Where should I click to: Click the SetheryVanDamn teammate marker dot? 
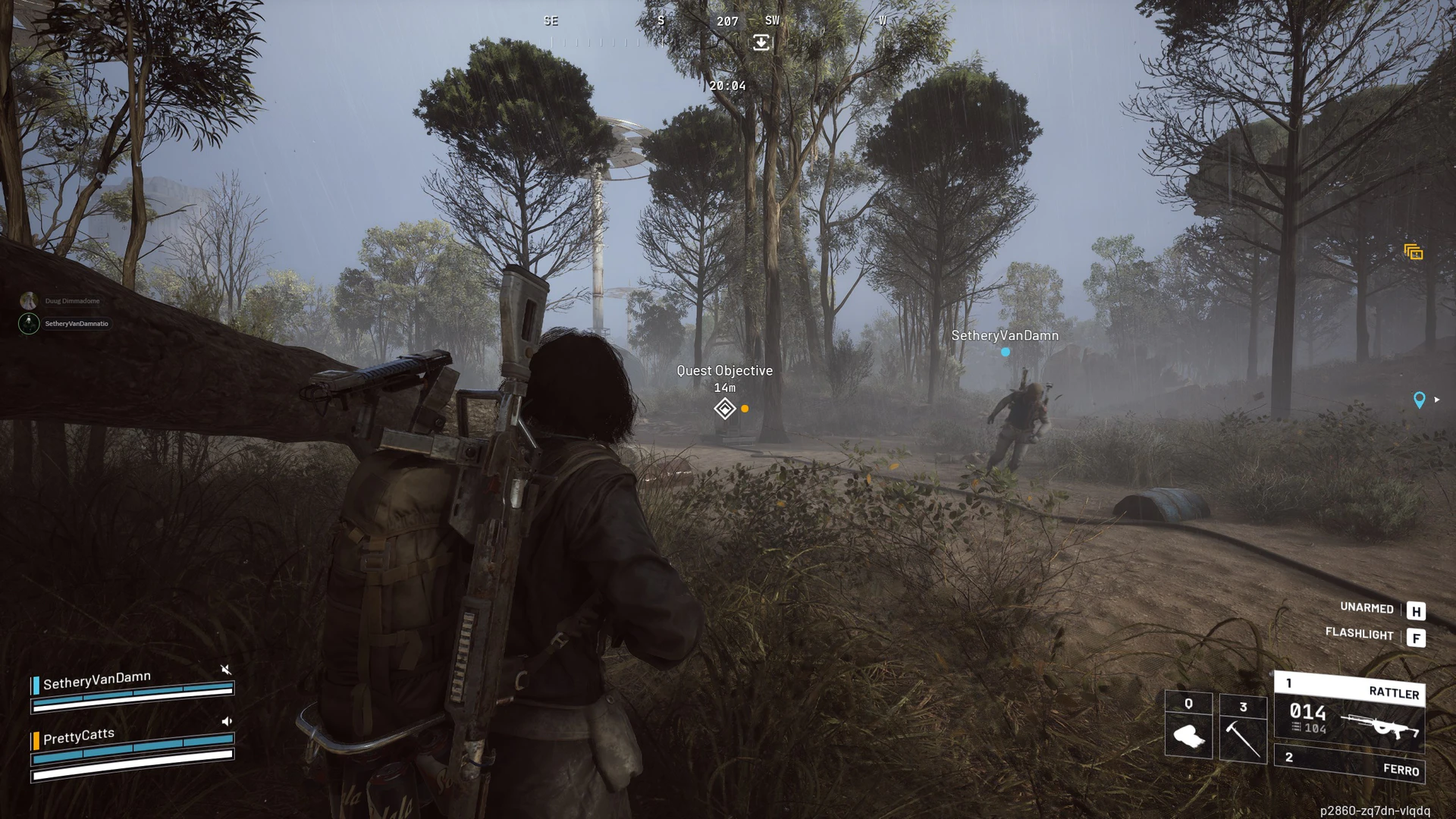pyautogui.click(x=1006, y=352)
